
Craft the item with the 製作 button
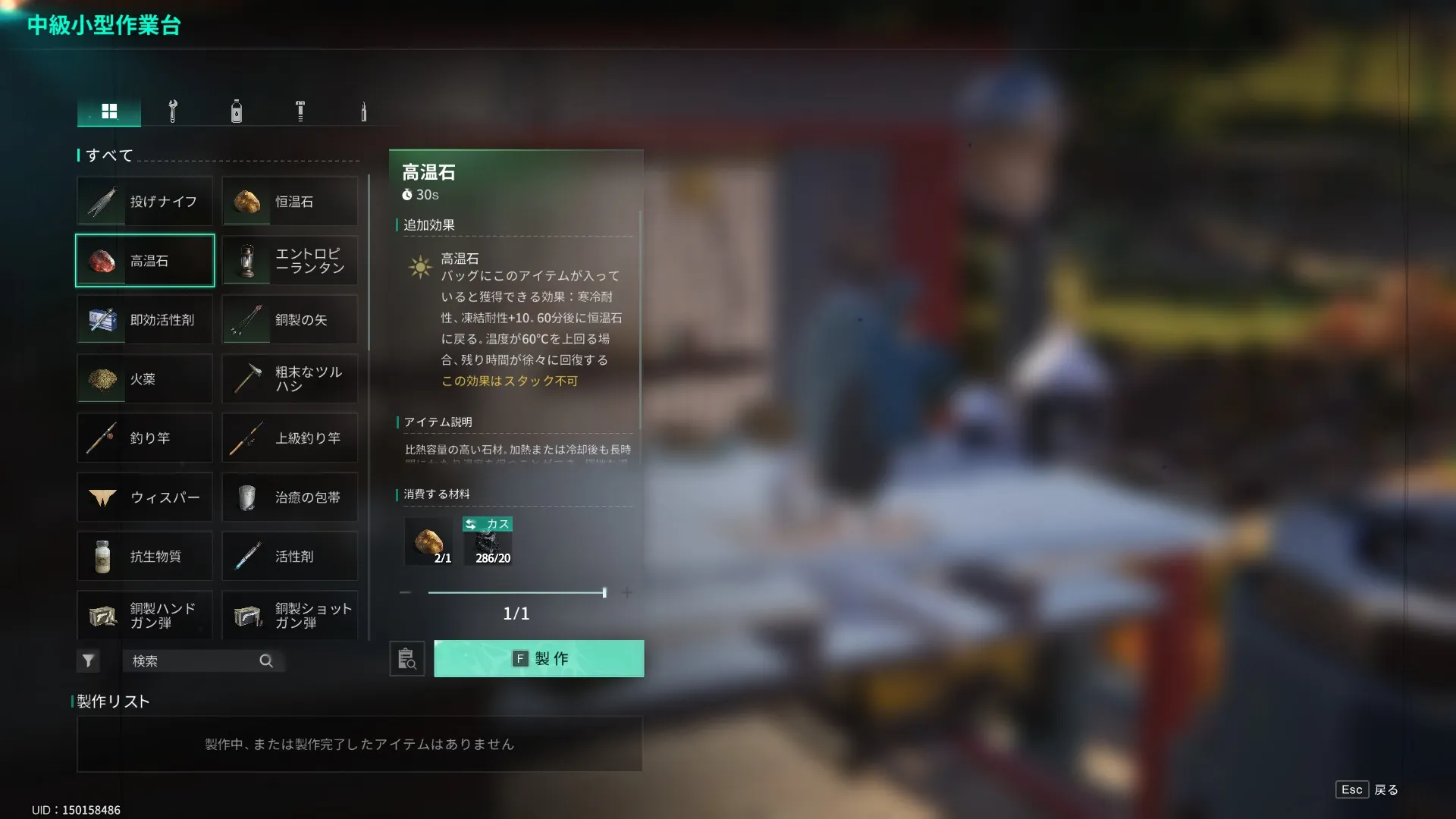(538, 658)
